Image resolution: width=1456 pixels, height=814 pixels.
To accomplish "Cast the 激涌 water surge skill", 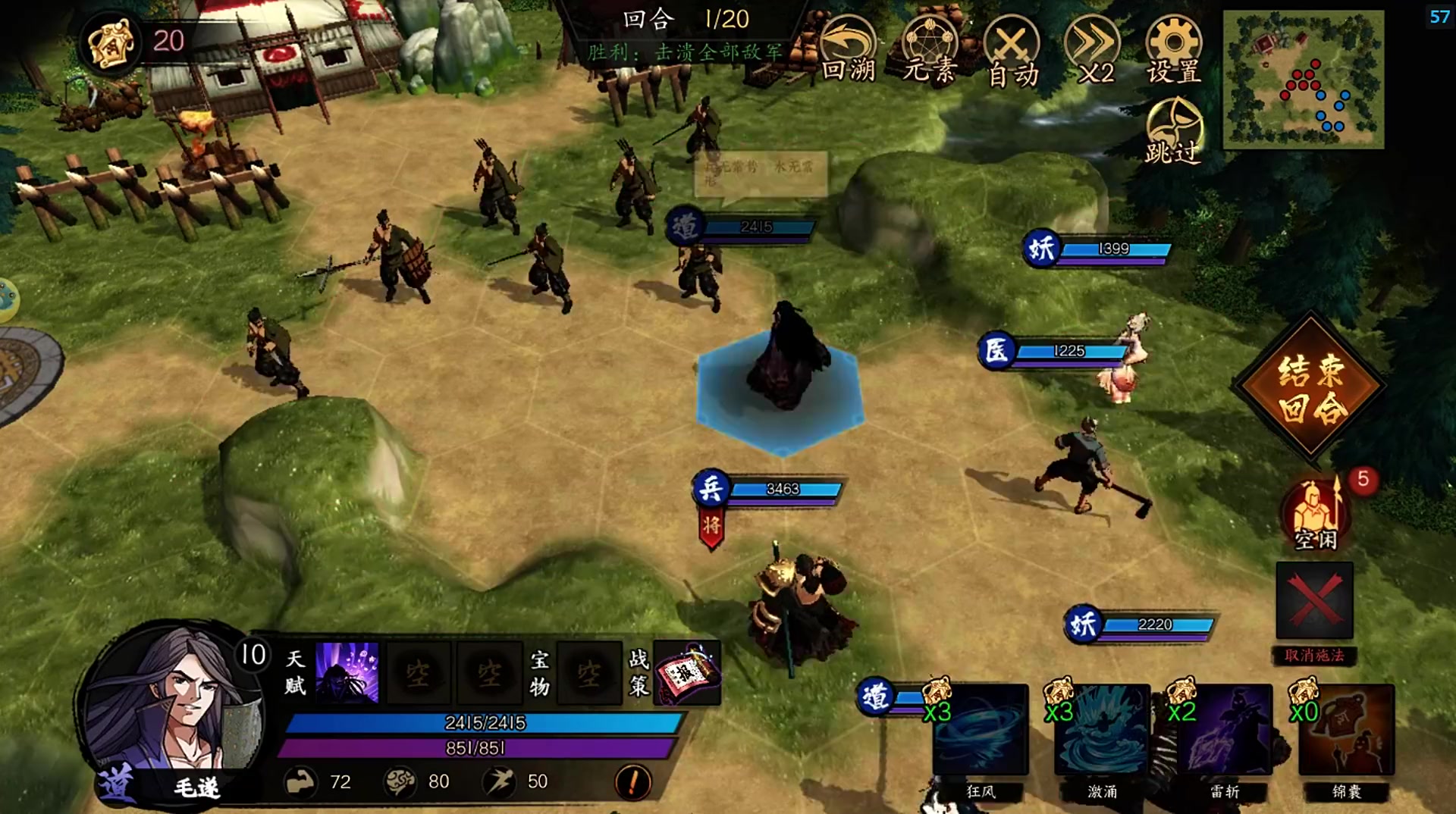I will (x=1102, y=731).
